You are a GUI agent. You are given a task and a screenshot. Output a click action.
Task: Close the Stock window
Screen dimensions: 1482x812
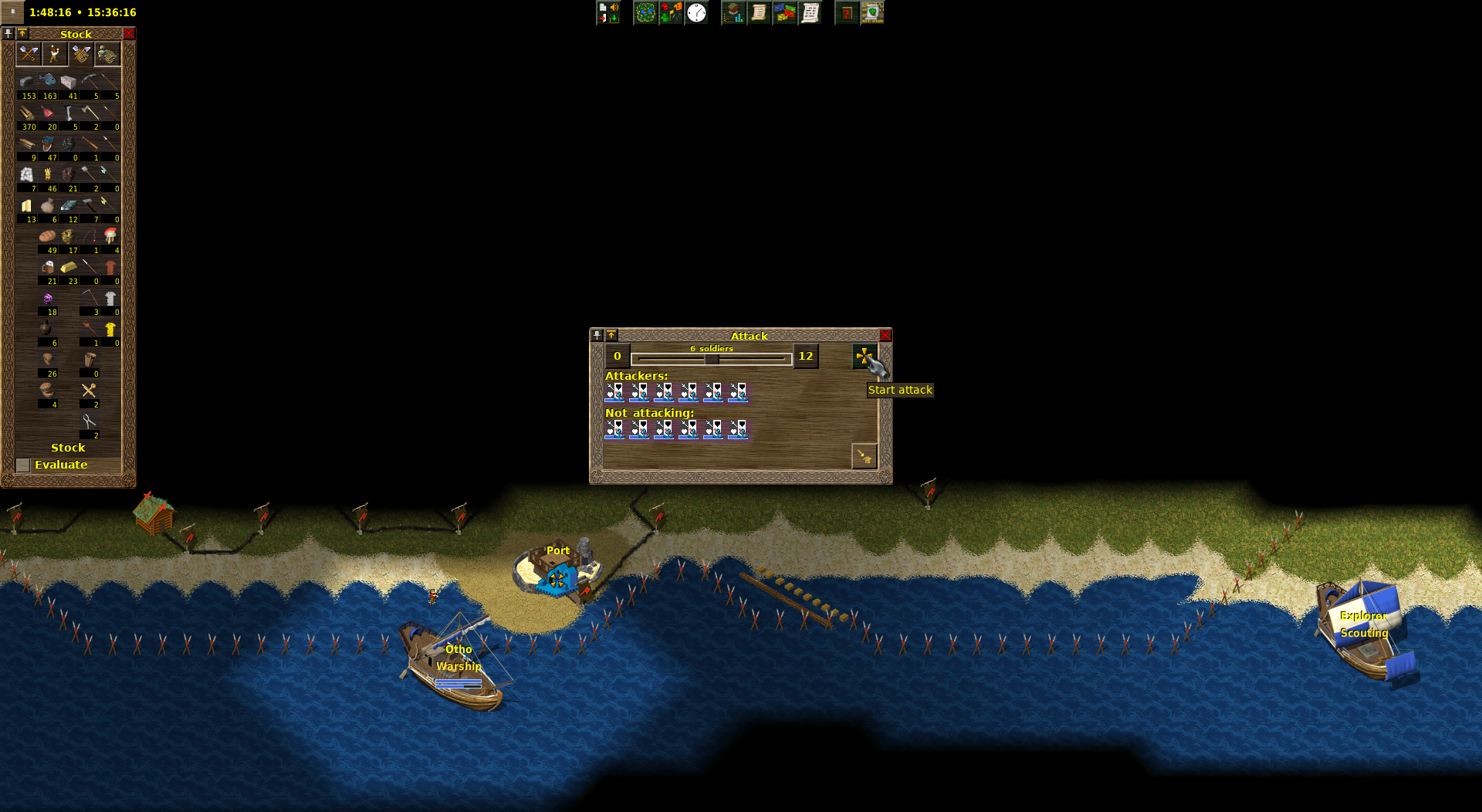(x=129, y=34)
